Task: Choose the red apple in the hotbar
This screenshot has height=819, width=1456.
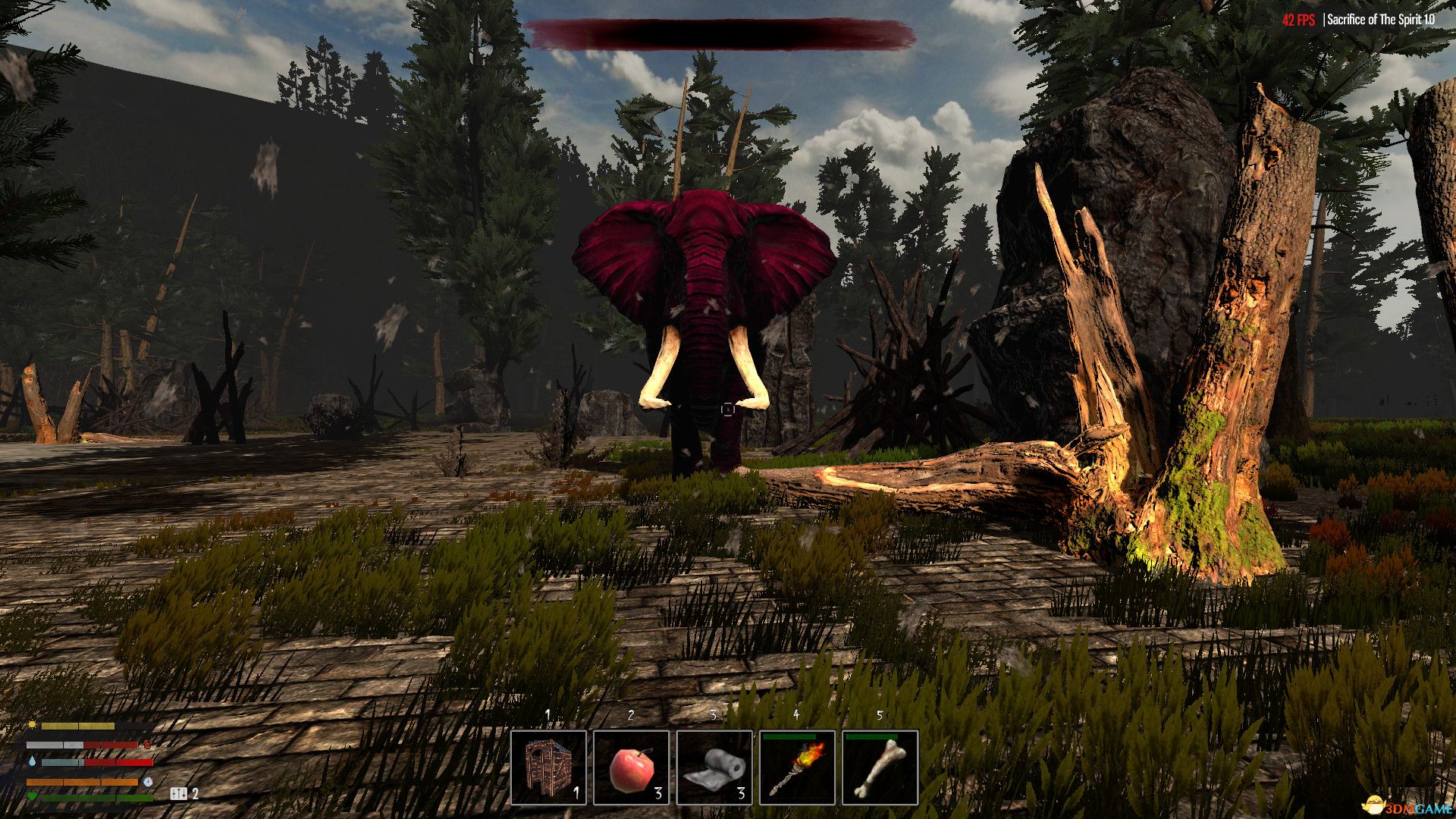Action: (x=631, y=767)
